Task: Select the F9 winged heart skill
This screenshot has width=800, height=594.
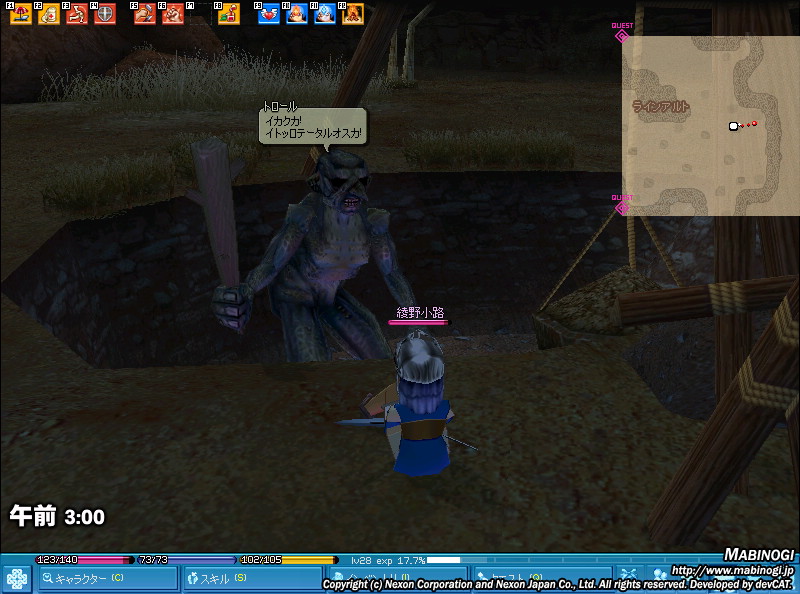Action: pyautogui.click(x=269, y=15)
